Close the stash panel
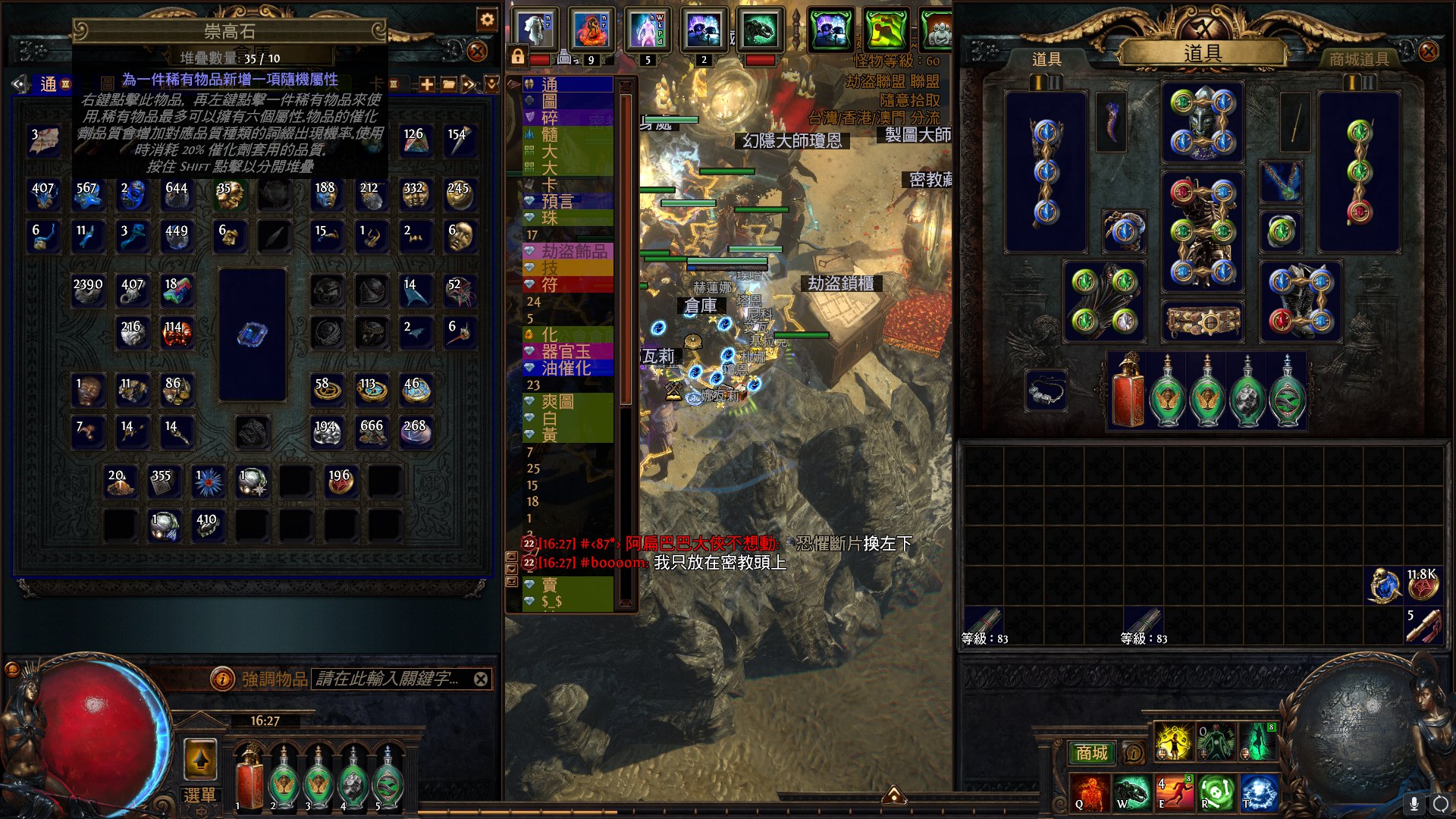This screenshot has height=819, width=1456. 477,52
